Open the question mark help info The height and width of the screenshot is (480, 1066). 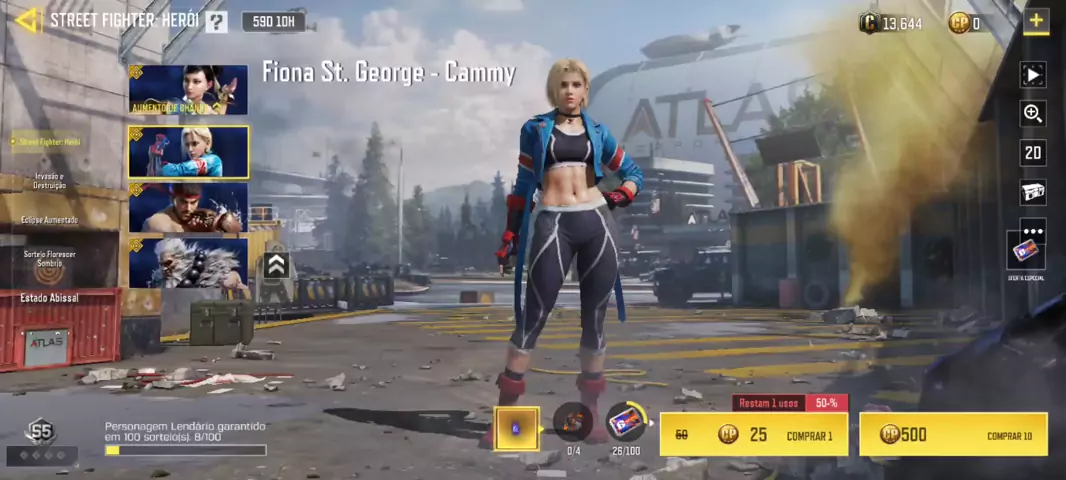[216, 21]
